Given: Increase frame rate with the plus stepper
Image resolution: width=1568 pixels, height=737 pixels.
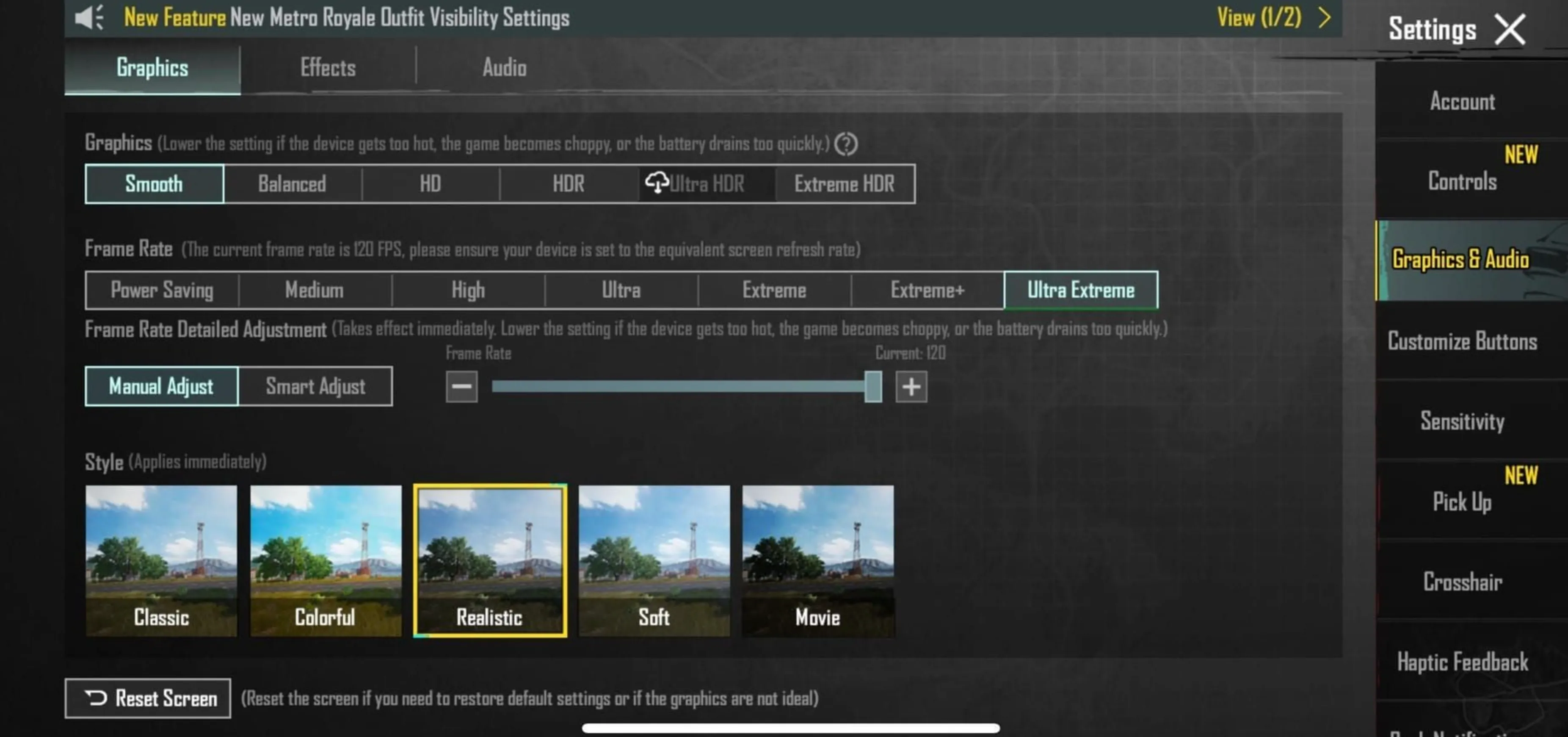Looking at the screenshot, I should (911, 386).
